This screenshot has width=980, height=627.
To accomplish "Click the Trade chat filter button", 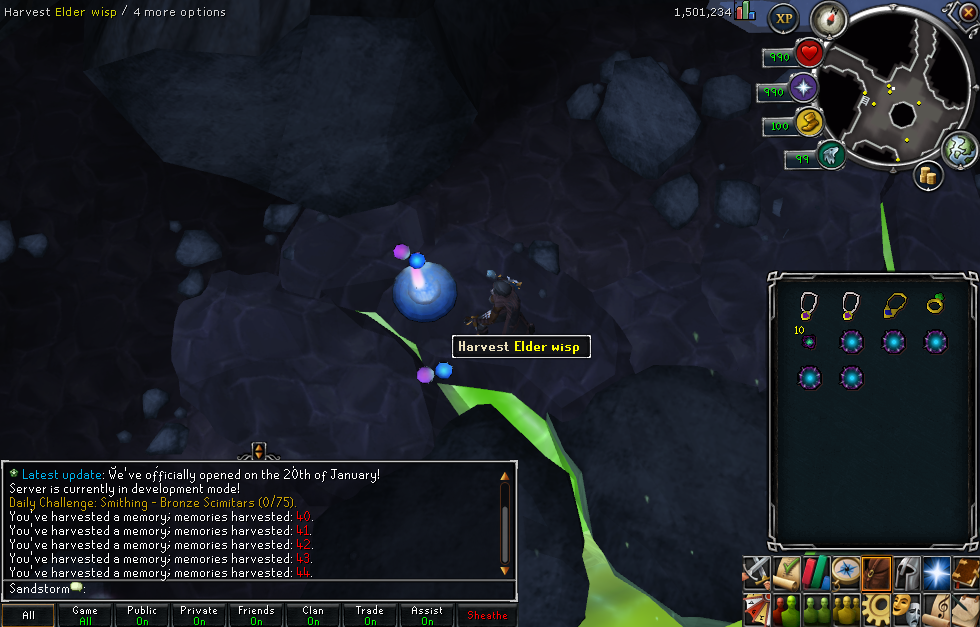I will click(x=370, y=615).
